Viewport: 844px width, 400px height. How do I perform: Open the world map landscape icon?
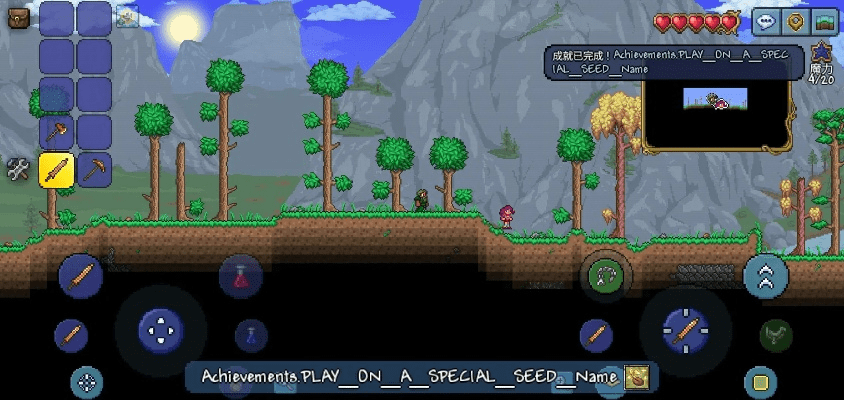click(x=825, y=21)
